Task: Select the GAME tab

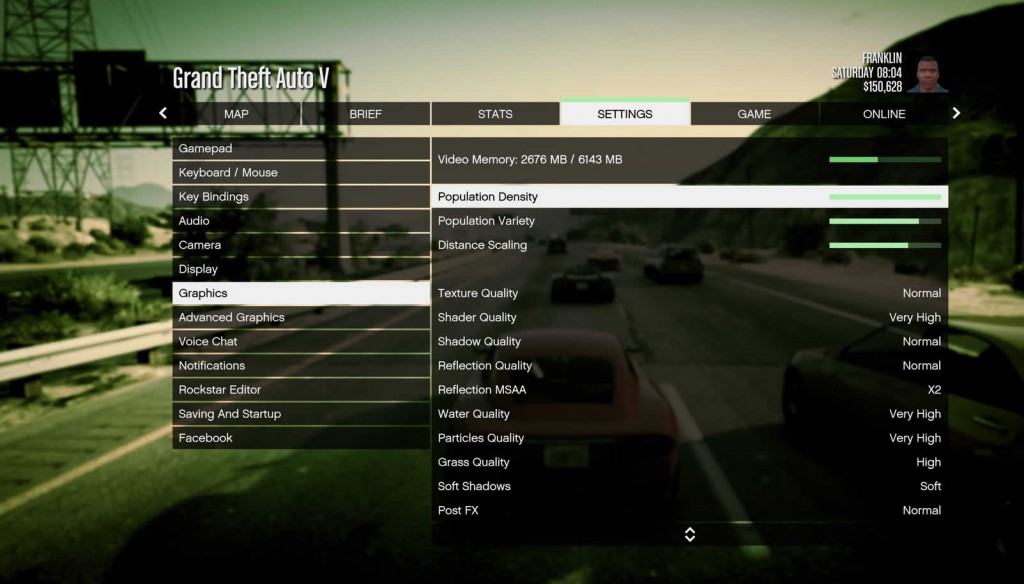Action: pyautogui.click(x=754, y=114)
